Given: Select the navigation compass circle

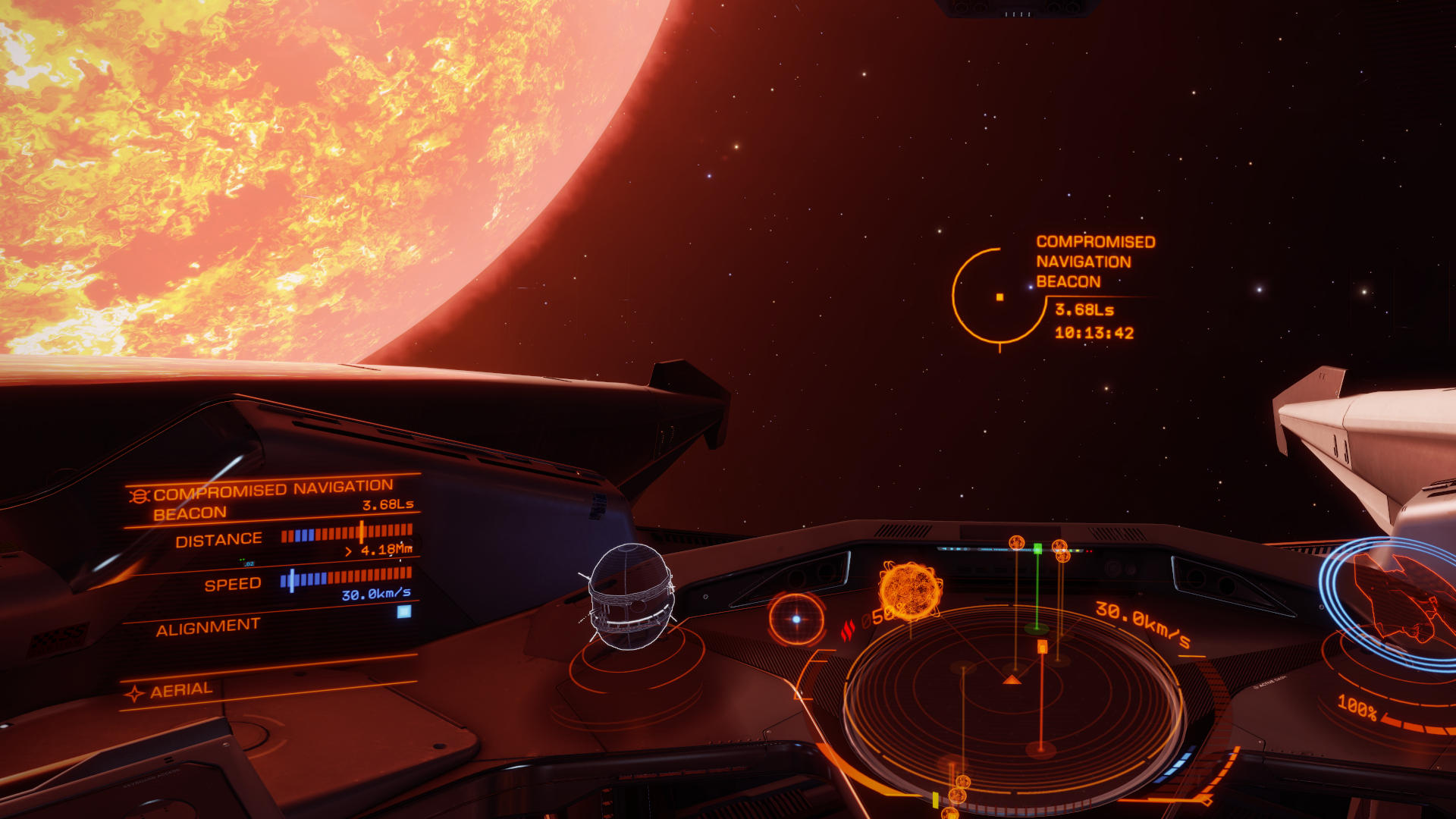Looking at the screenshot, I should pyautogui.click(x=796, y=619).
